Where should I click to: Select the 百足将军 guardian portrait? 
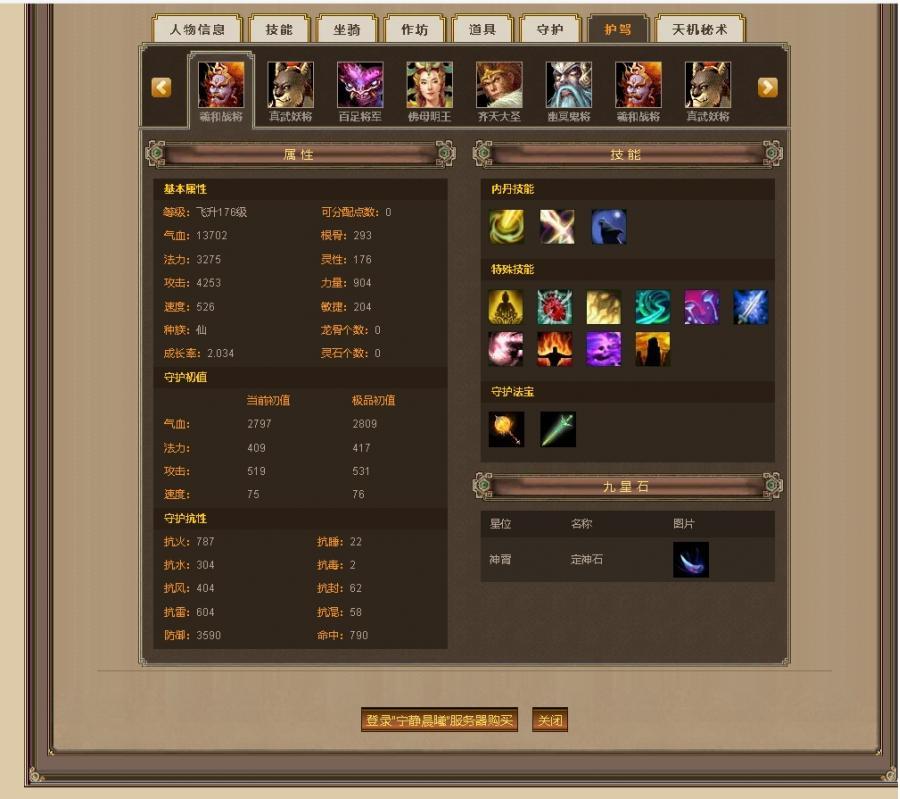[x=360, y=86]
